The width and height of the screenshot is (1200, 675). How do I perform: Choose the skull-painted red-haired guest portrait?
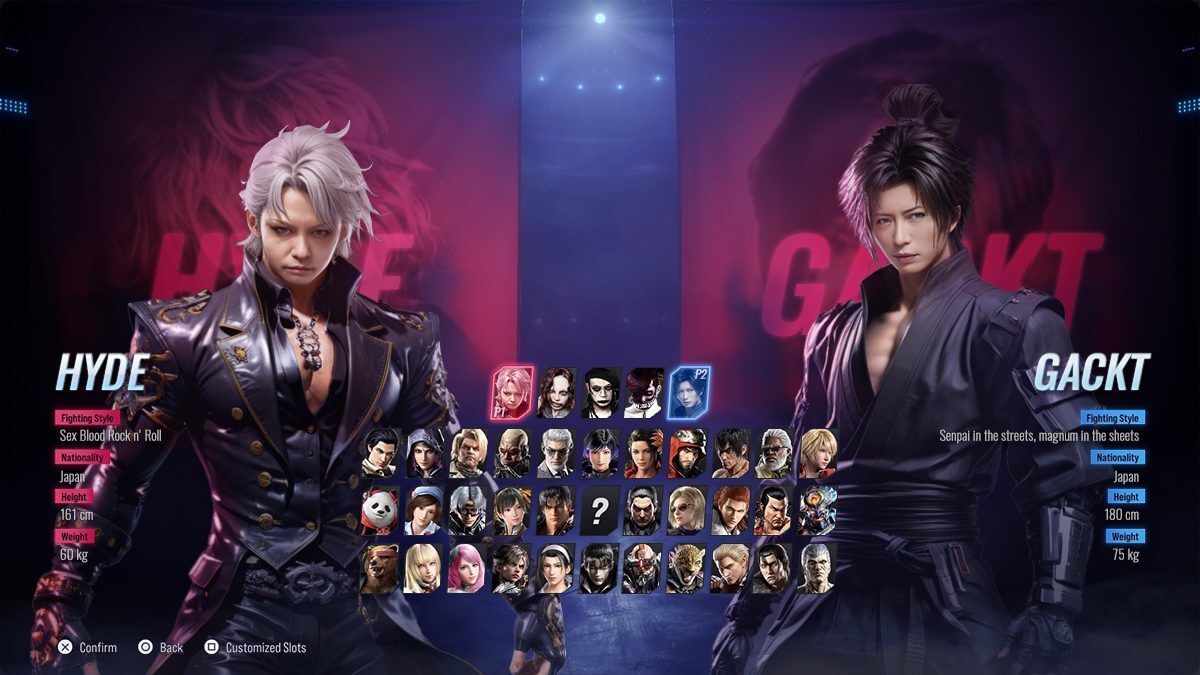644,392
